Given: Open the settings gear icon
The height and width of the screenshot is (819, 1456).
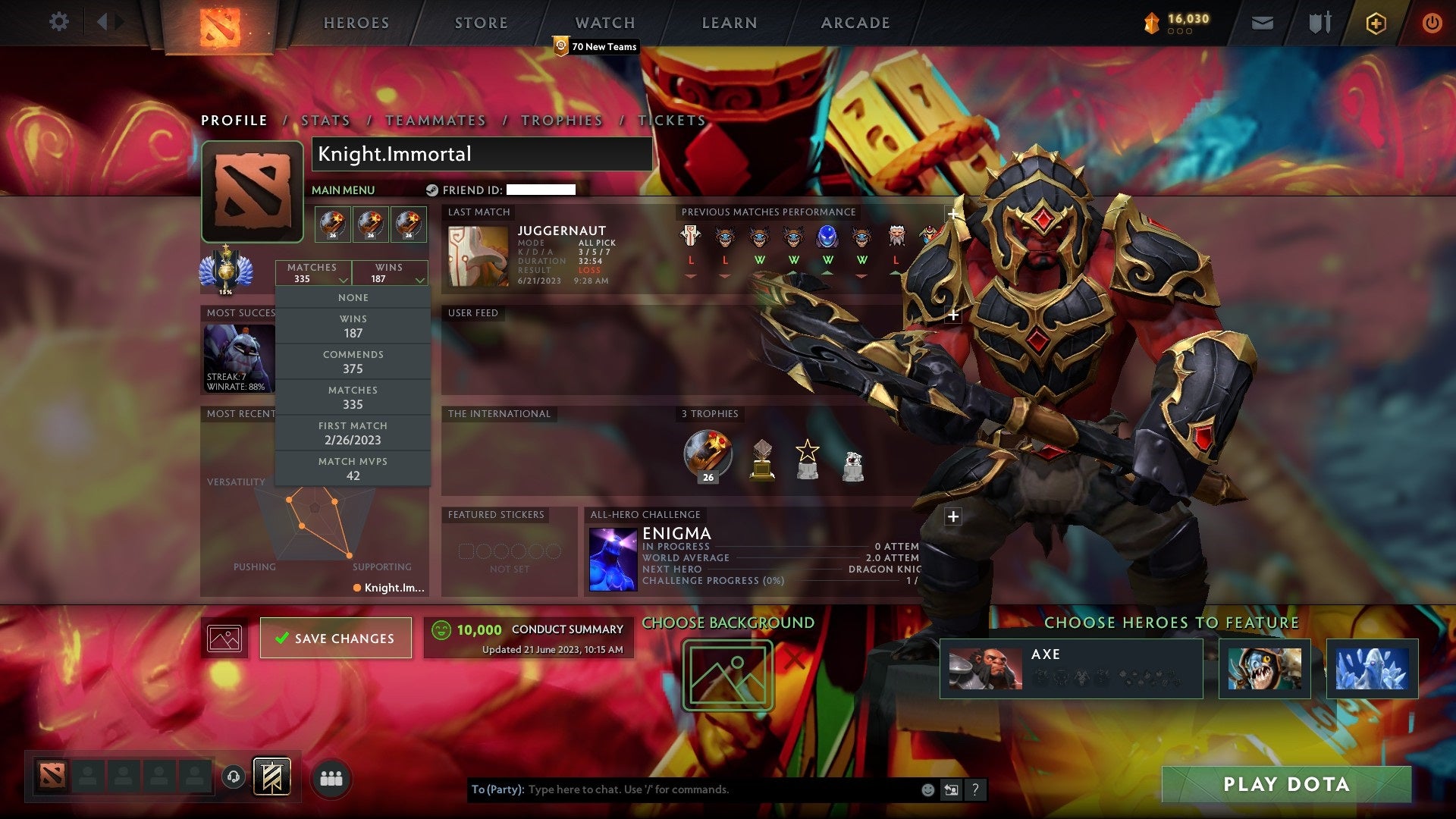Looking at the screenshot, I should point(59,21).
